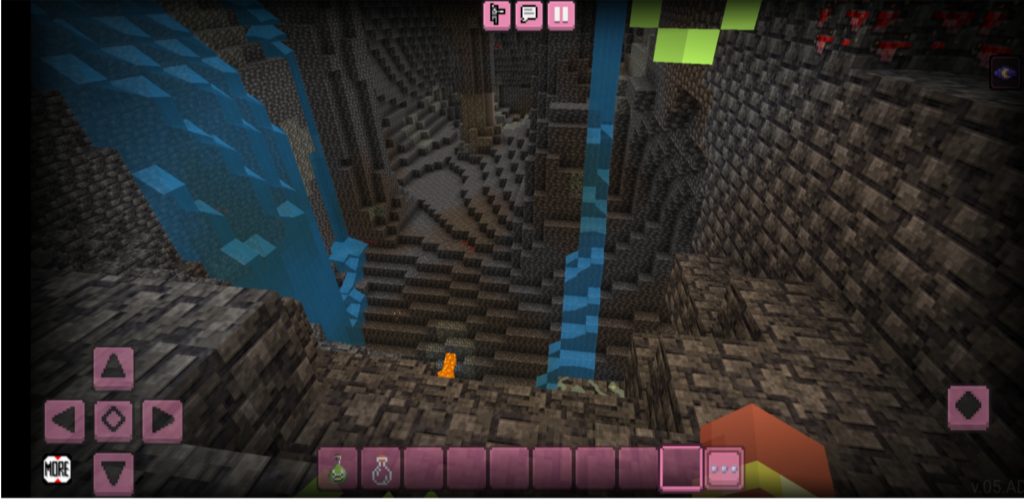This screenshot has height=500, width=1024.
Task: Pause the game with the pause button
Action: (561, 15)
